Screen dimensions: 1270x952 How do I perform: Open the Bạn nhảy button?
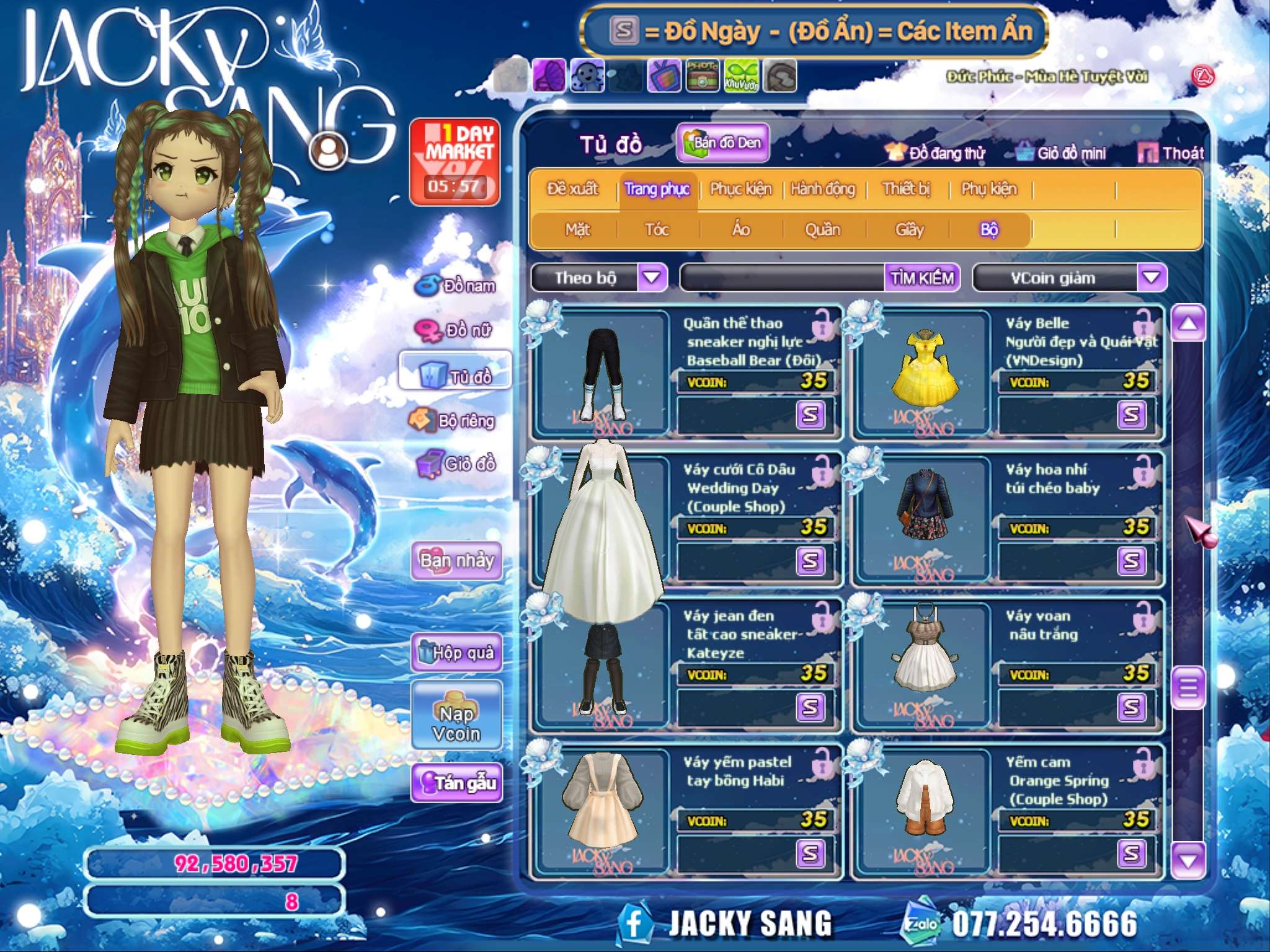[456, 560]
